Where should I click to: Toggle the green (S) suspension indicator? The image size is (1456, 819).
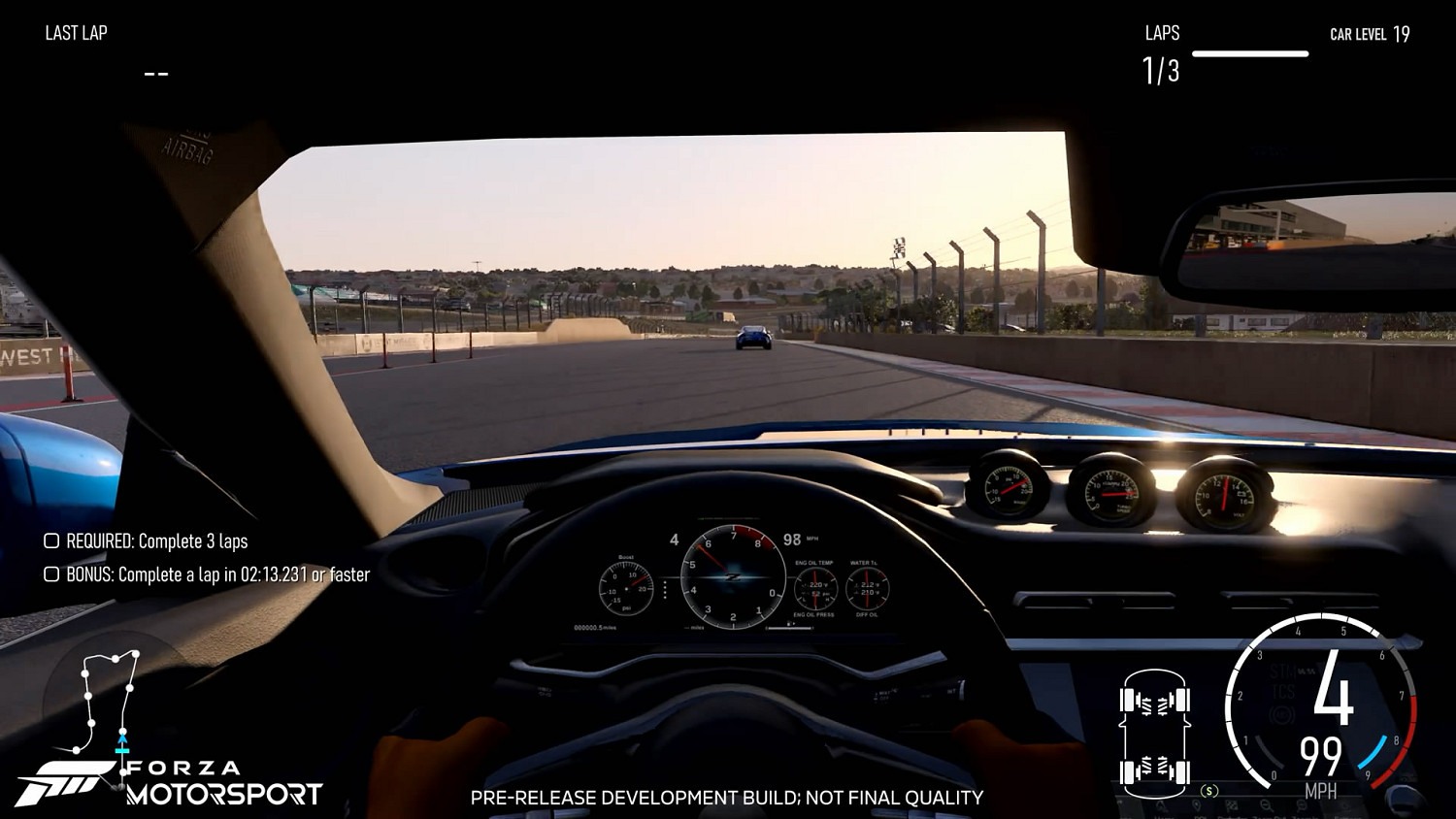[1208, 790]
